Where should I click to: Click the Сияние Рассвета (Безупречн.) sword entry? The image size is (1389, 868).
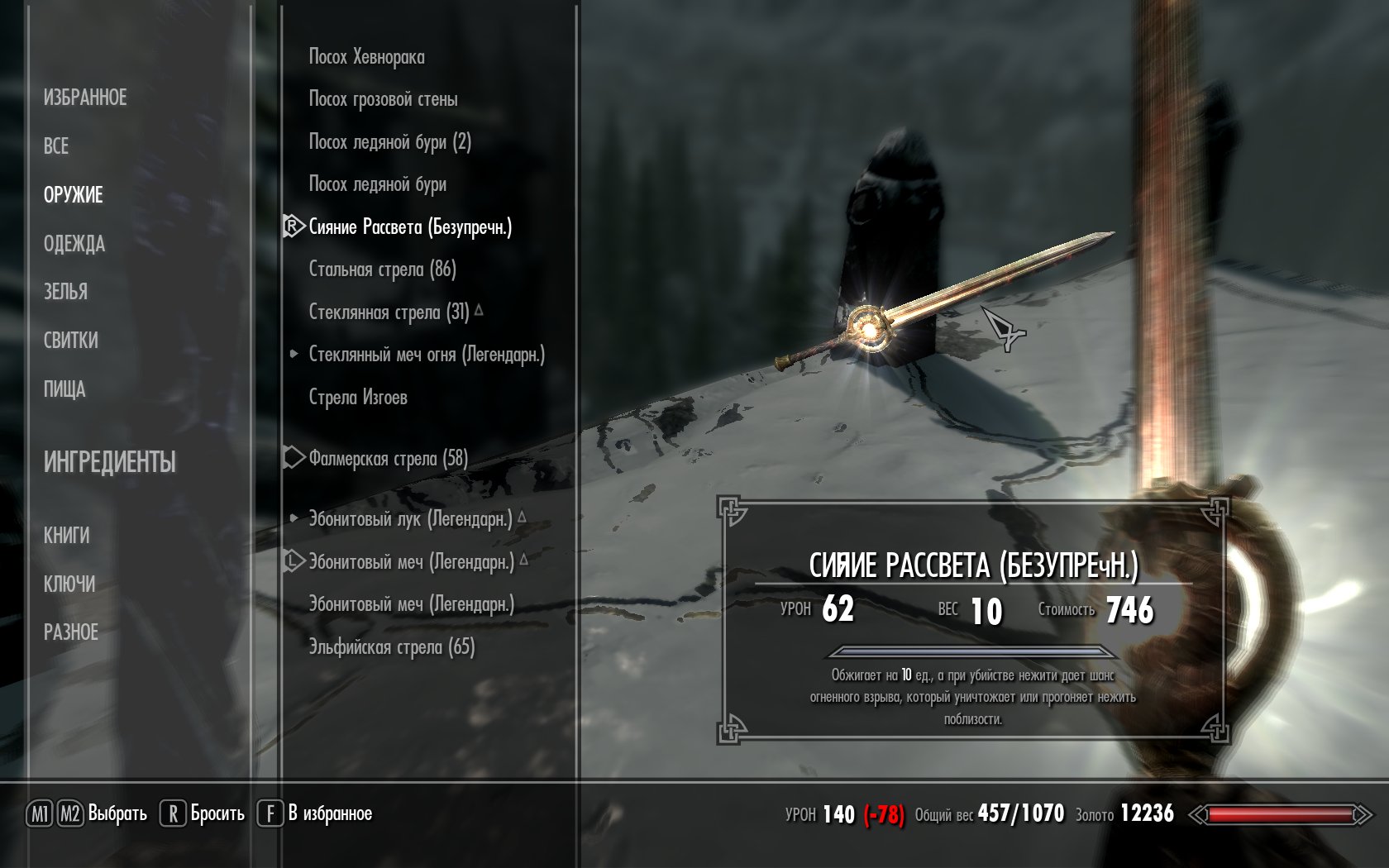tap(410, 227)
